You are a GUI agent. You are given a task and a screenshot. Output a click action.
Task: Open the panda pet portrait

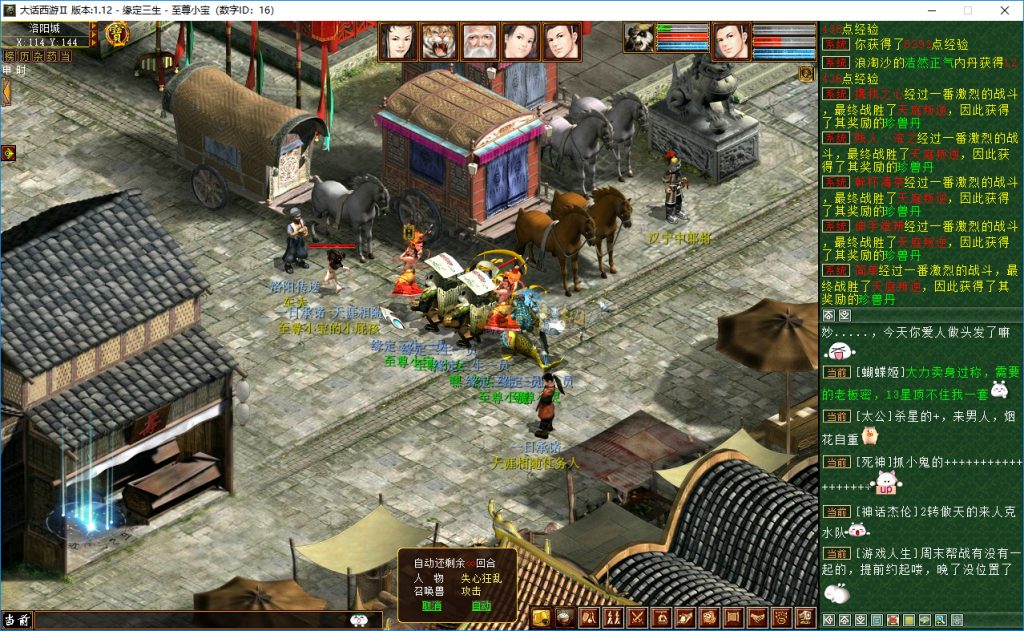639,38
